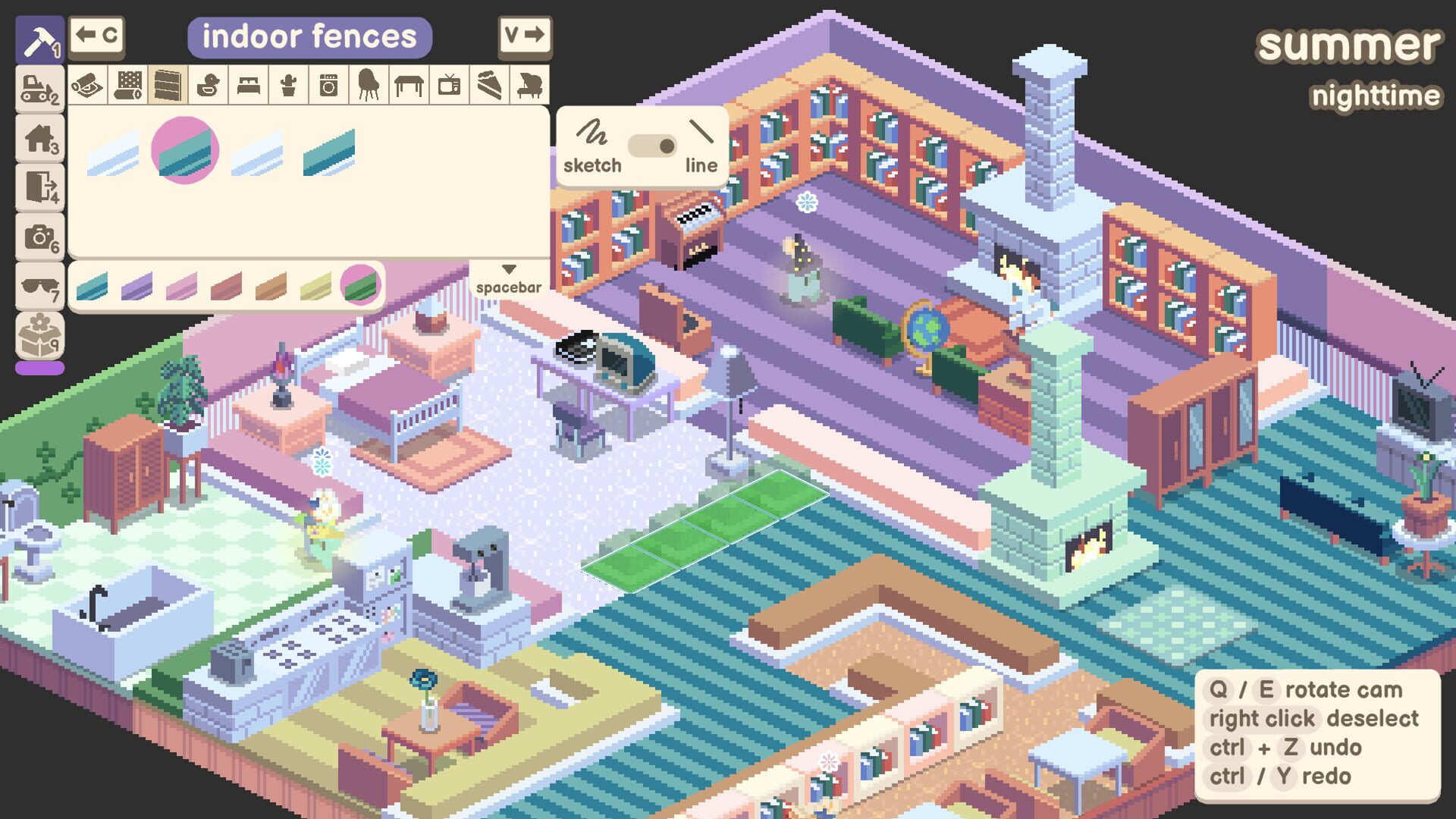Expand the spacebar panel arrow
The width and height of the screenshot is (1456, 819).
(508, 269)
